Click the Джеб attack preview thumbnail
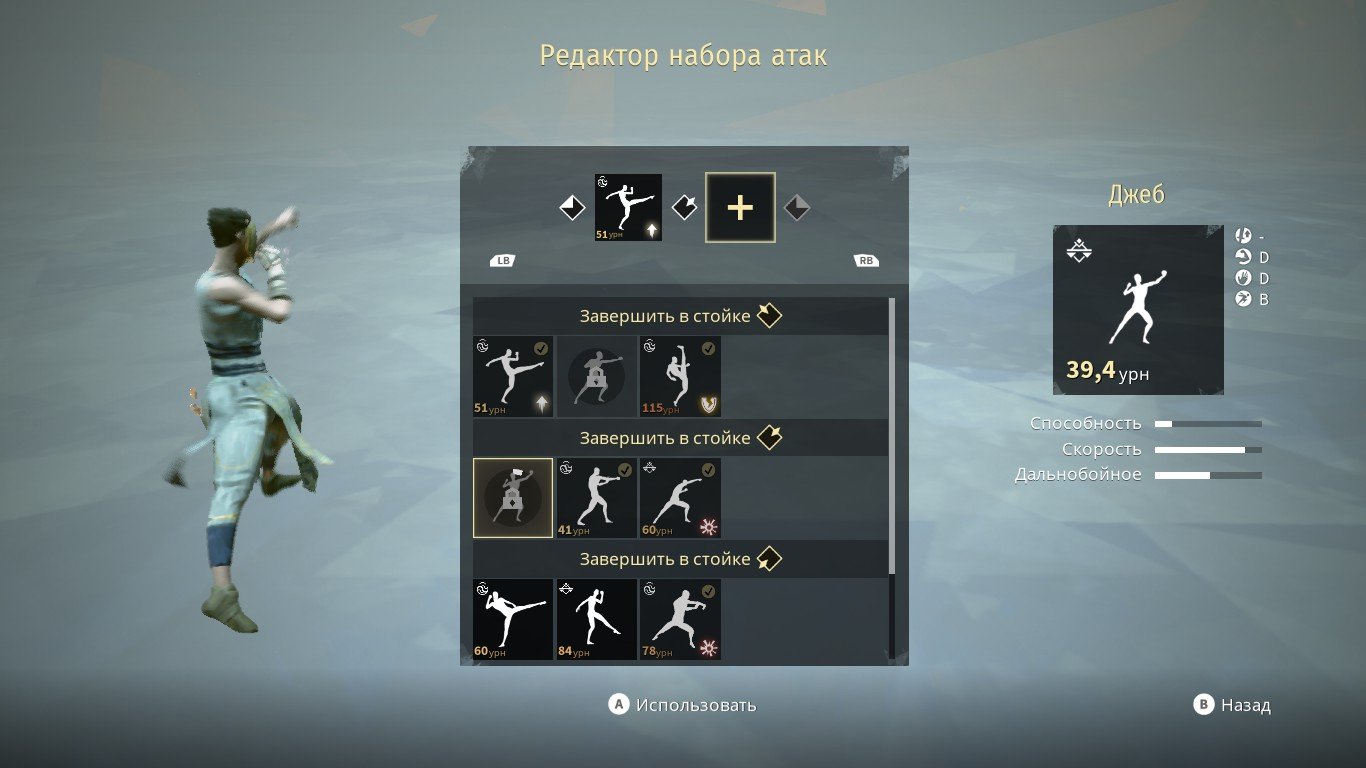Screen dimensions: 1366x768 [x=1137, y=308]
